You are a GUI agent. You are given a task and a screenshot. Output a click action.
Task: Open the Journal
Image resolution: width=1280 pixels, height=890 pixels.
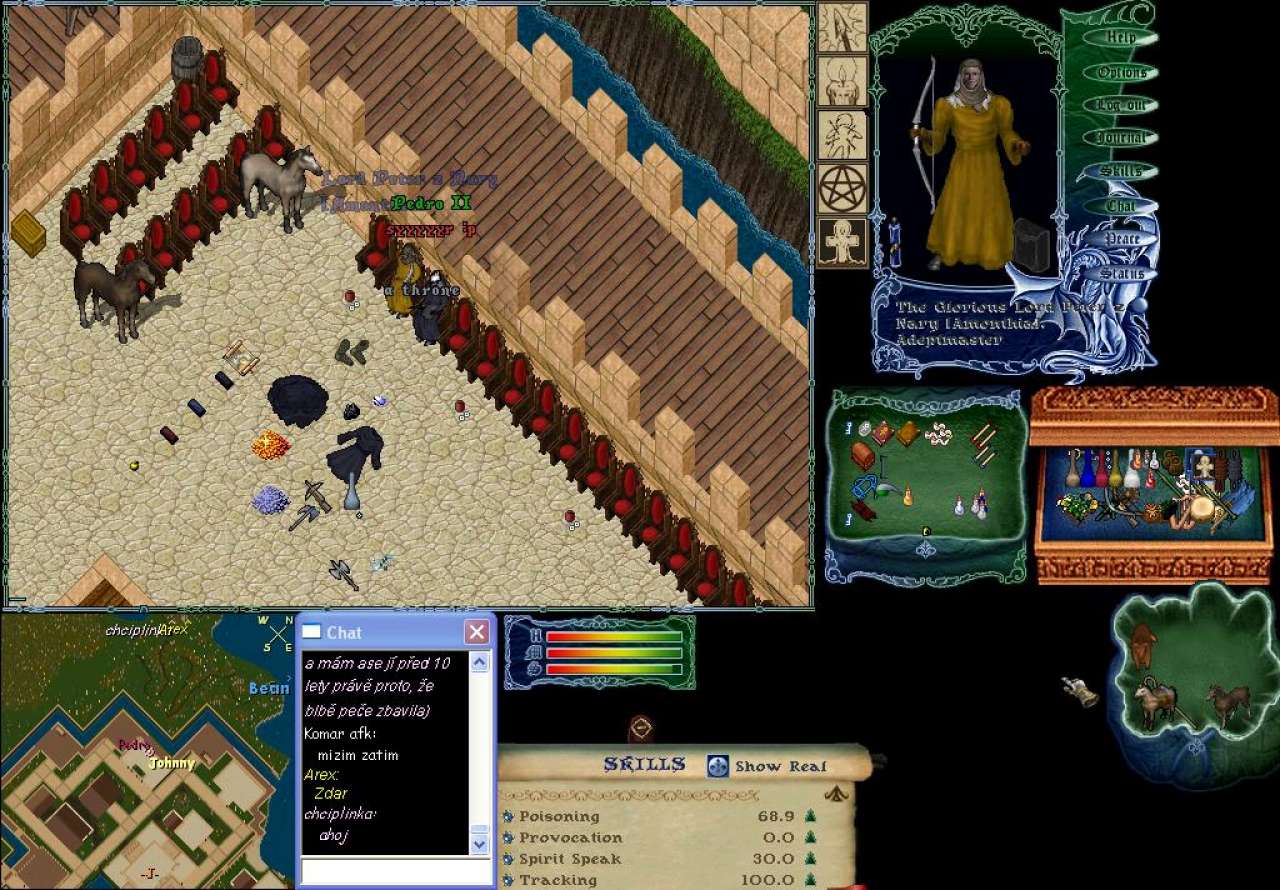pyautogui.click(x=1120, y=138)
